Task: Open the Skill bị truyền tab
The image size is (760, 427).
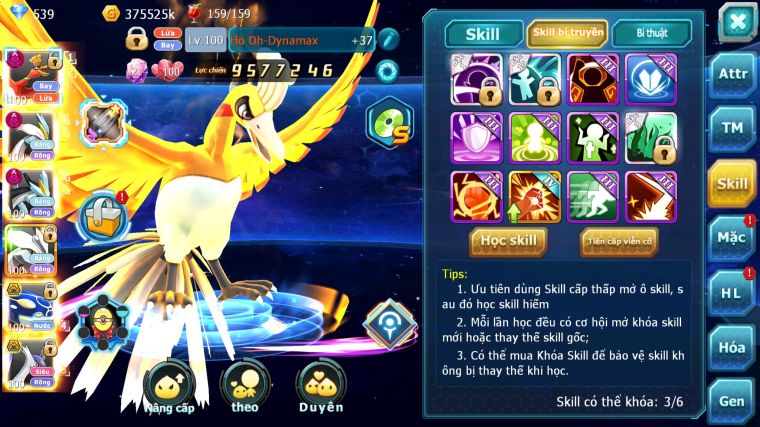Action: coord(566,33)
